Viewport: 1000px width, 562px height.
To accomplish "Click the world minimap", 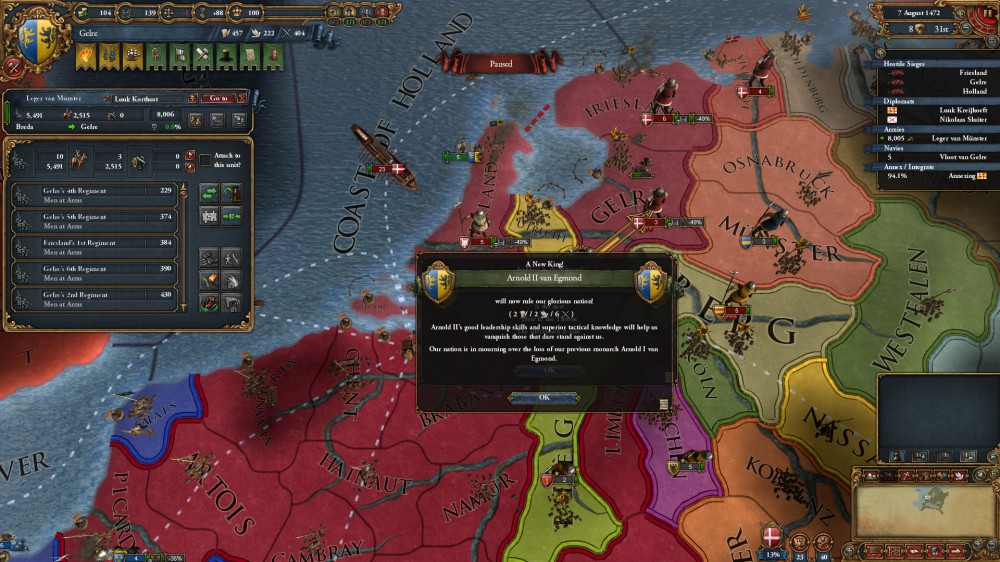I will pyautogui.click(x=918, y=508).
